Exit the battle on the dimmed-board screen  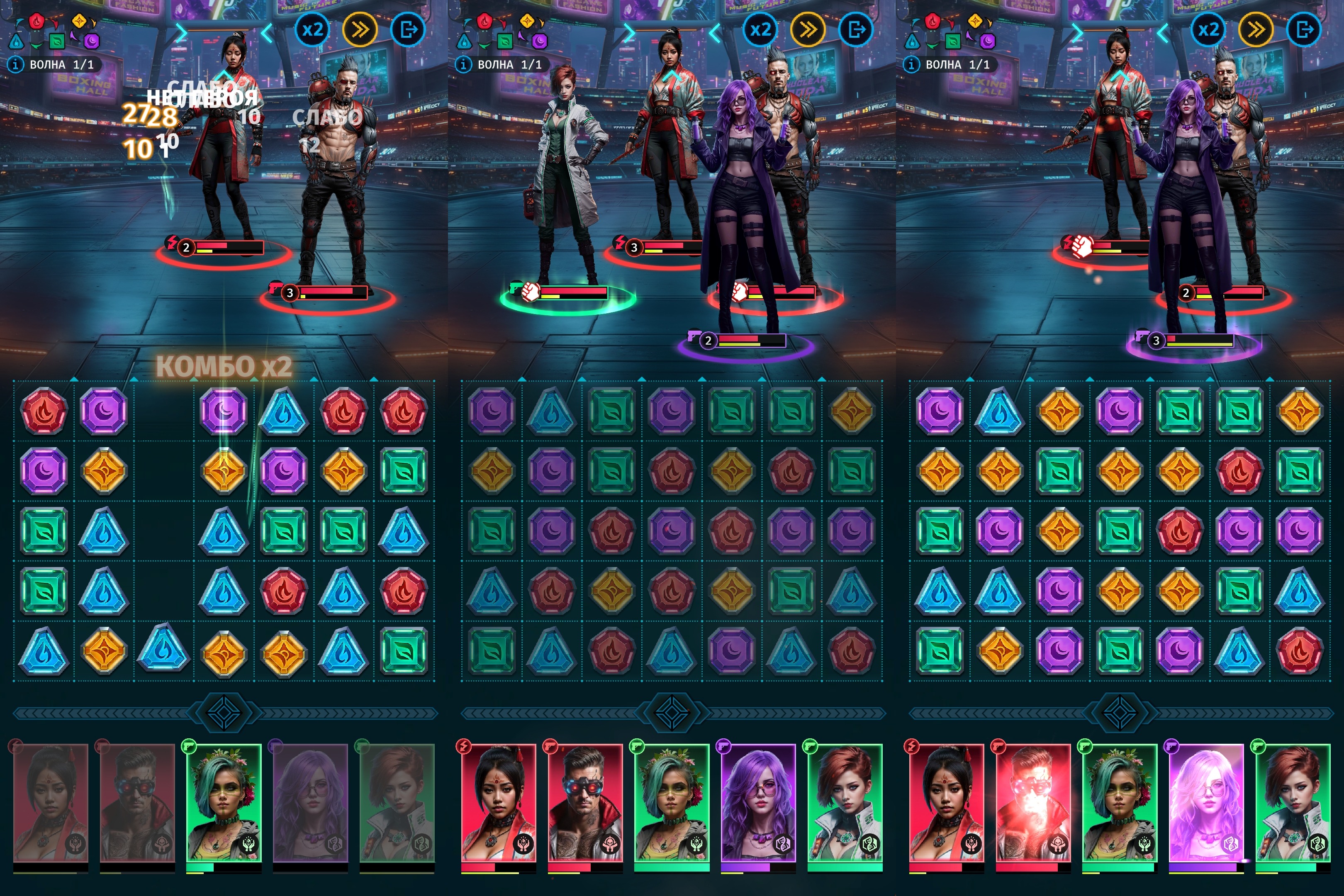(x=856, y=30)
